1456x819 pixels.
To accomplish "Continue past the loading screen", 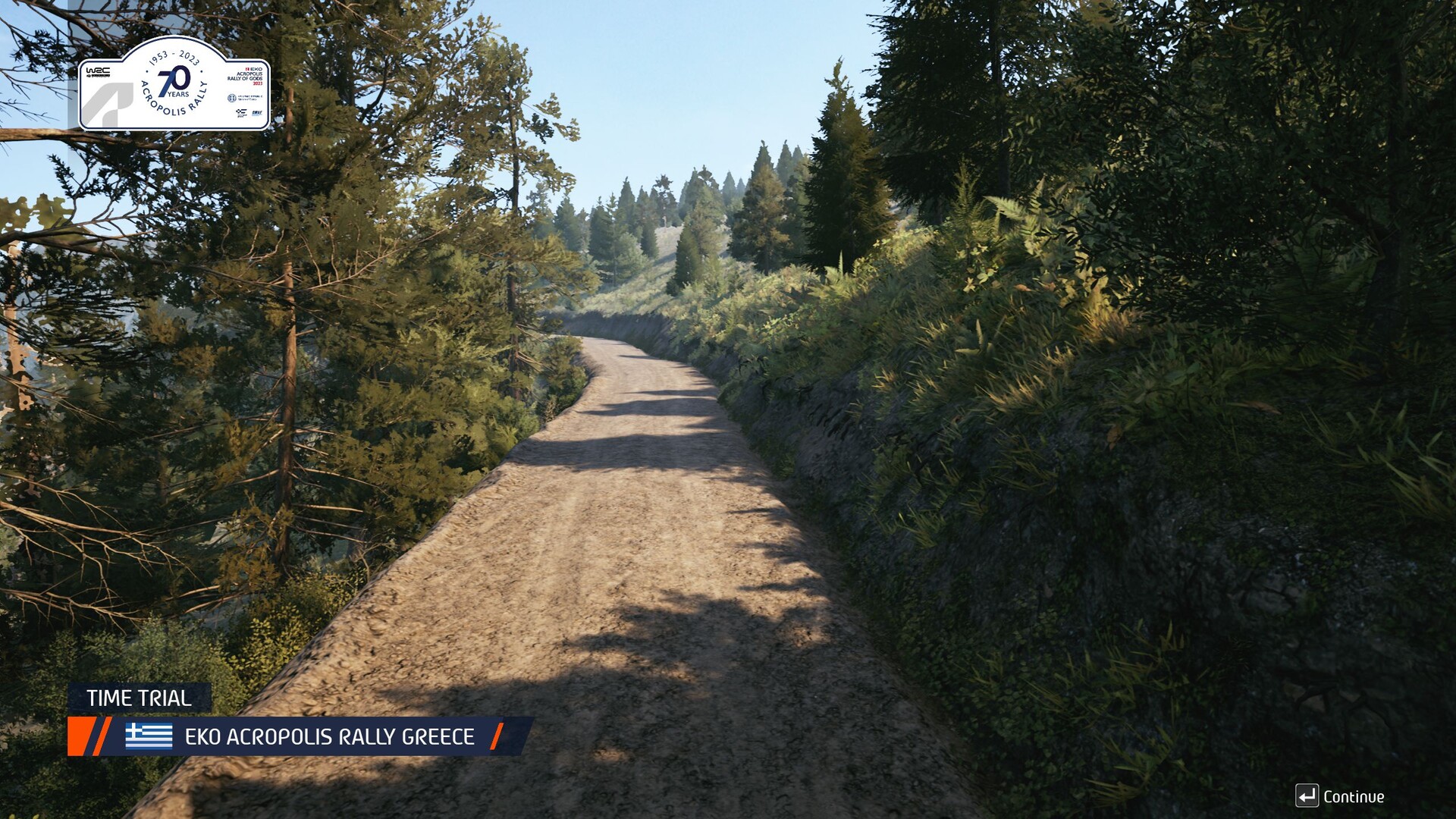I will pos(1340,796).
